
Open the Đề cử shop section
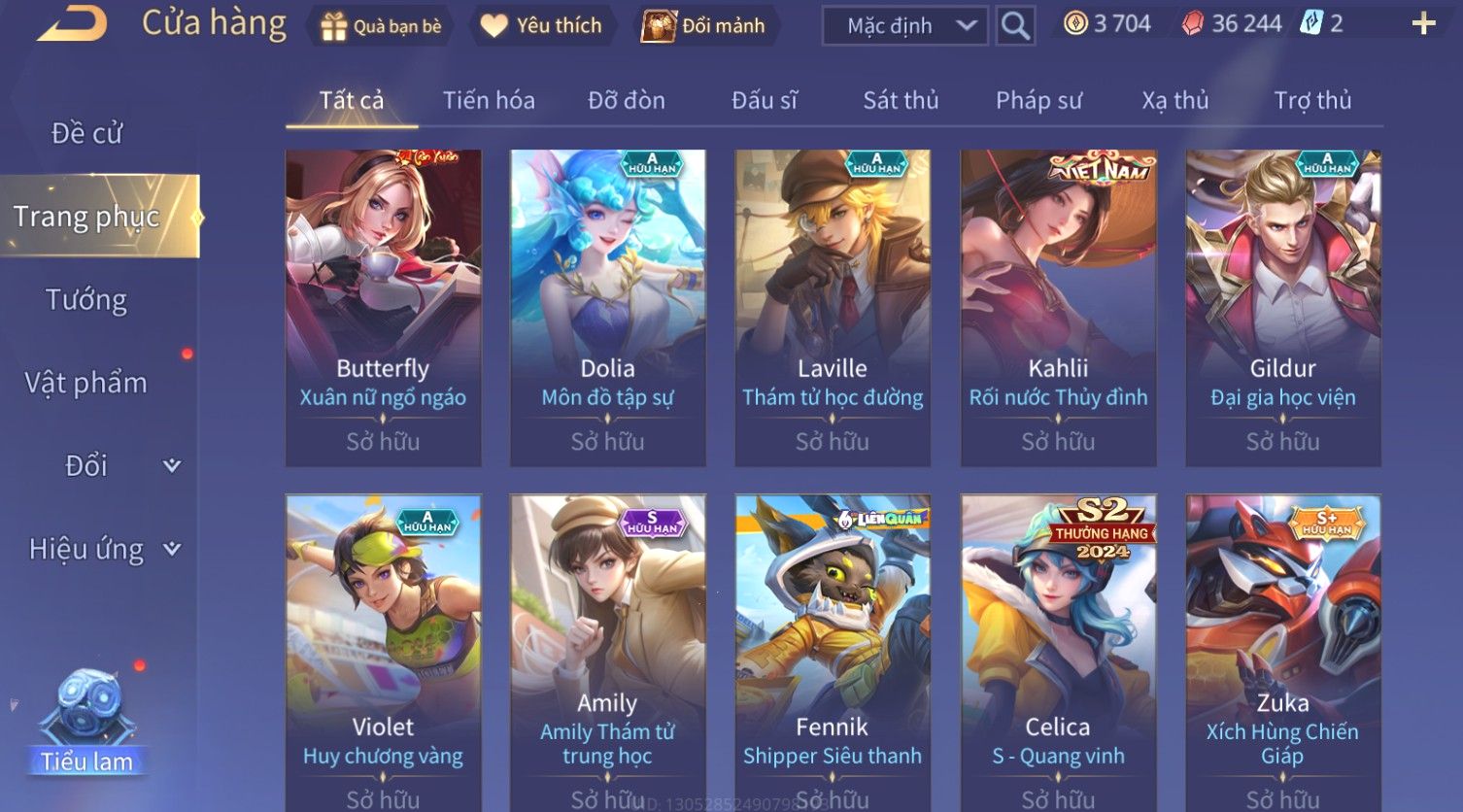86,133
